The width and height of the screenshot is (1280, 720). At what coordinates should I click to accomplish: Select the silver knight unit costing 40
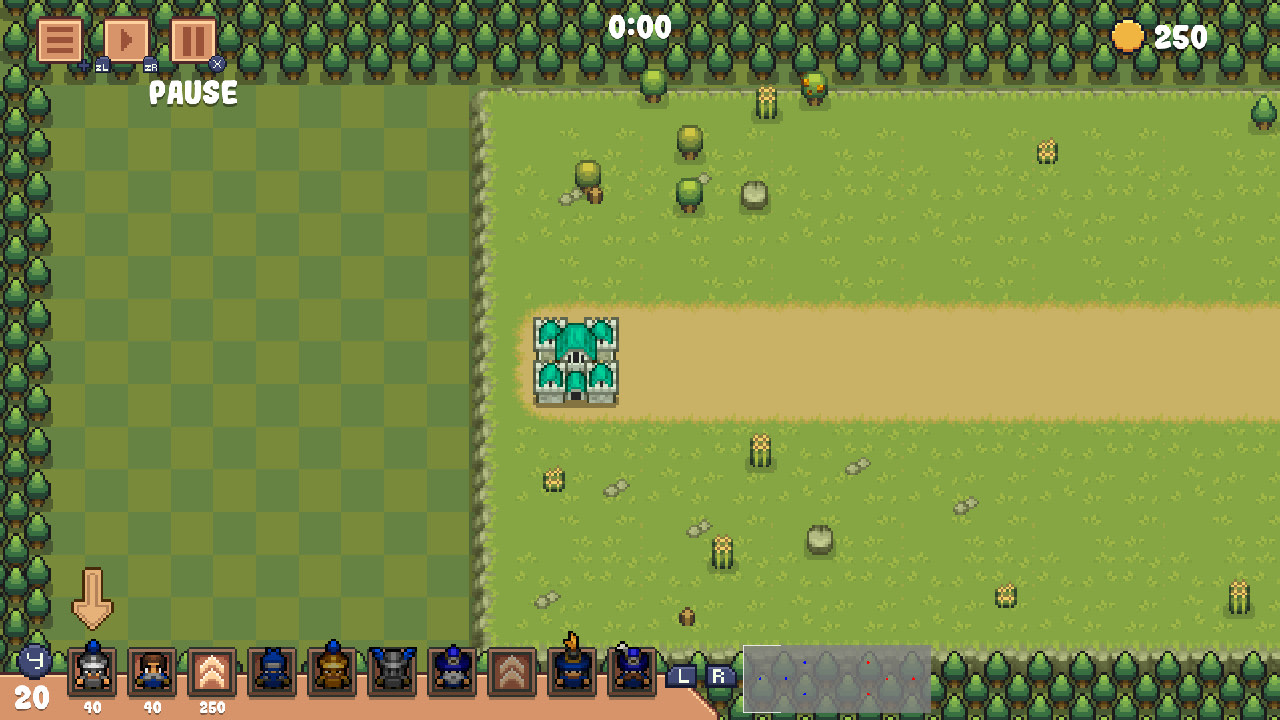pos(91,673)
